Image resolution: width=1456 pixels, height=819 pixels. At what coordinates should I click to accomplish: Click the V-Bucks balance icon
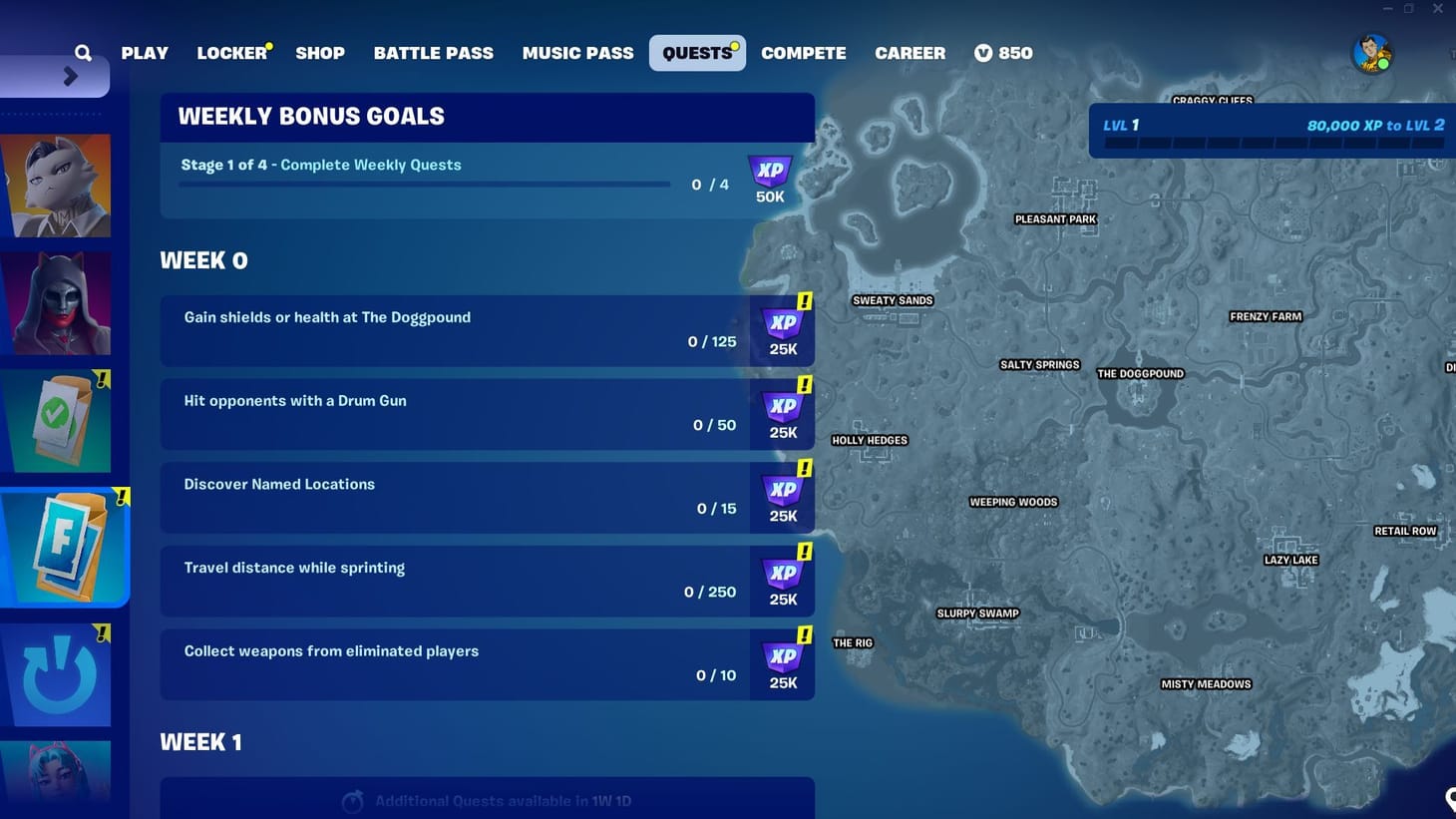[x=983, y=52]
